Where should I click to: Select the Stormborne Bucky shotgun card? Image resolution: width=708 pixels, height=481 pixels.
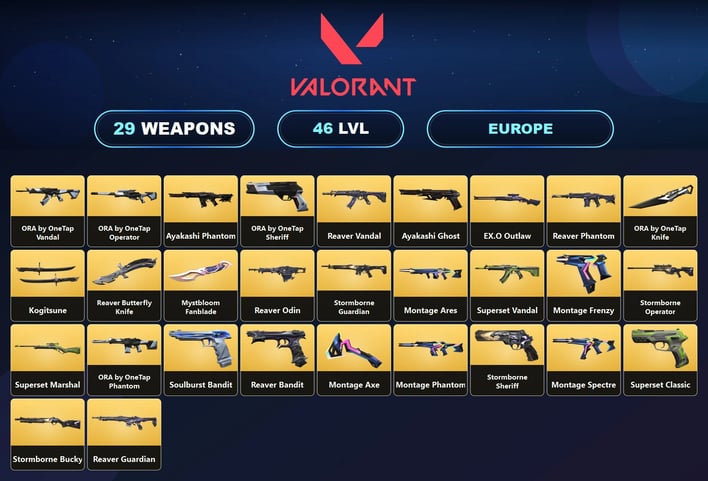pos(47,434)
